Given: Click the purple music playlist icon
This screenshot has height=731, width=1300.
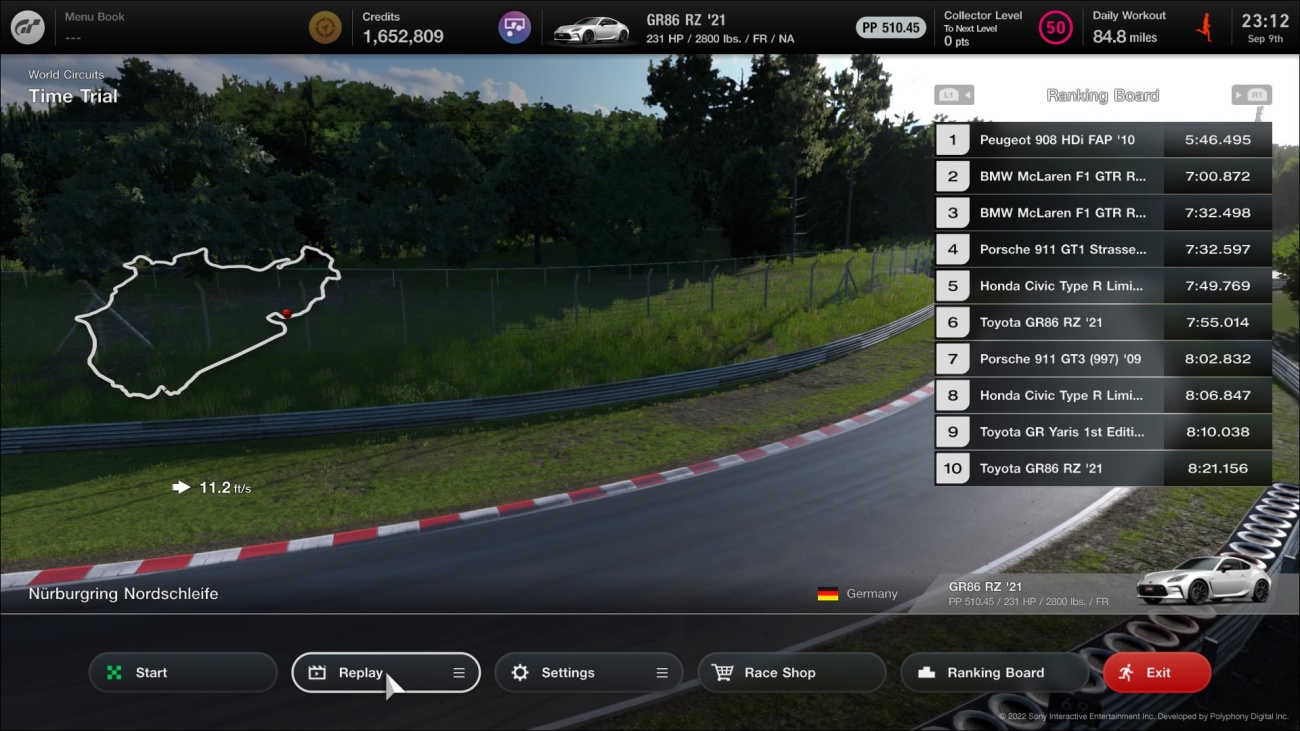Looking at the screenshot, I should coord(514,27).
